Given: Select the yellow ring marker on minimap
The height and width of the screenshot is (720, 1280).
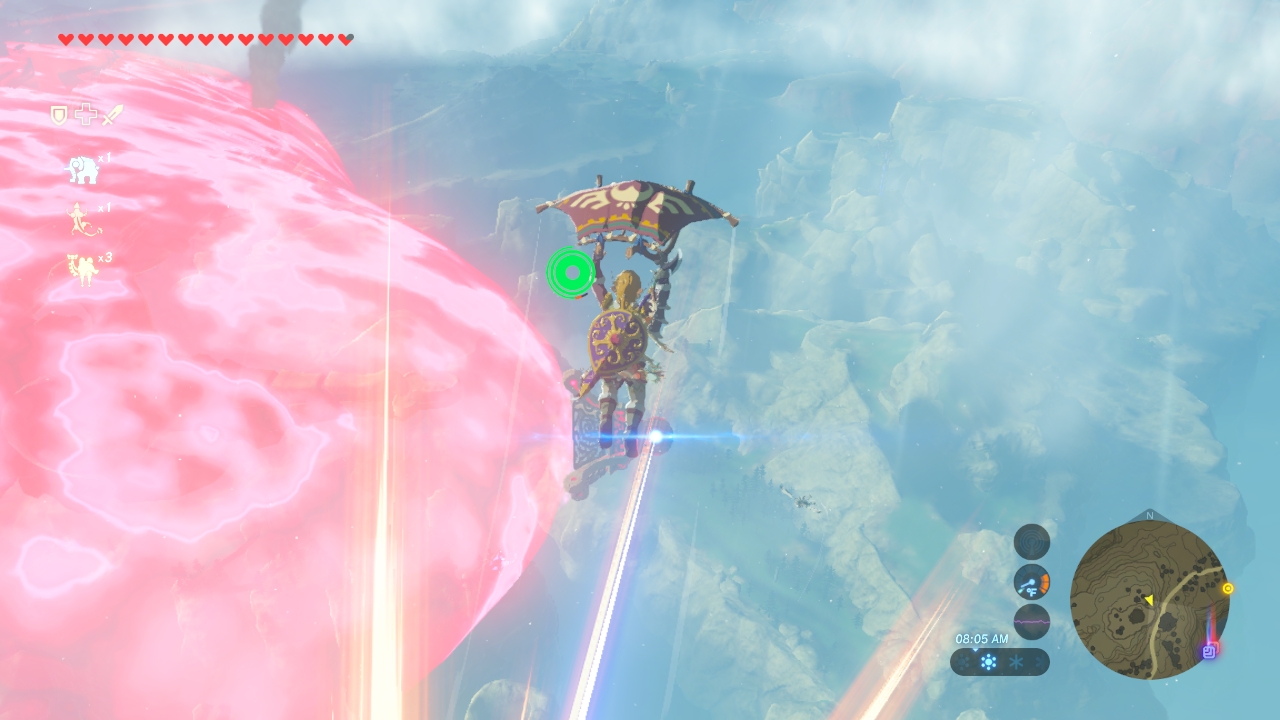Looking at the screenshot, I should point(1228,589).
